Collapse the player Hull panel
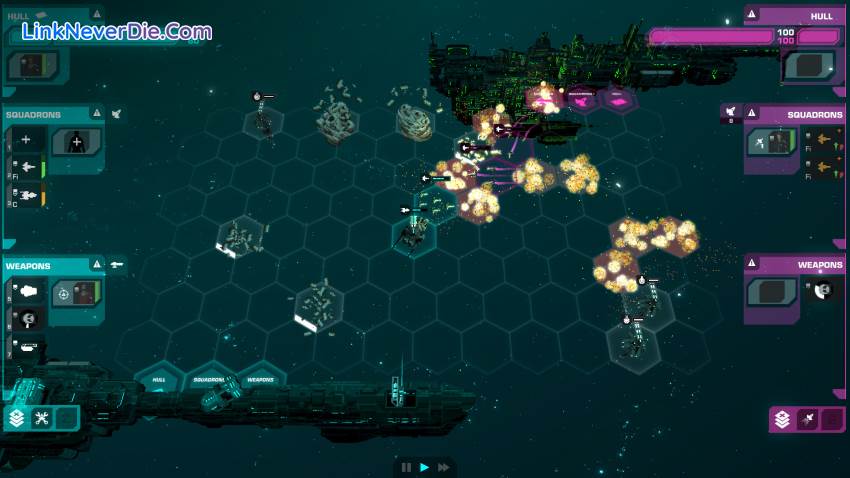The image size is (850, 478). 96,14
